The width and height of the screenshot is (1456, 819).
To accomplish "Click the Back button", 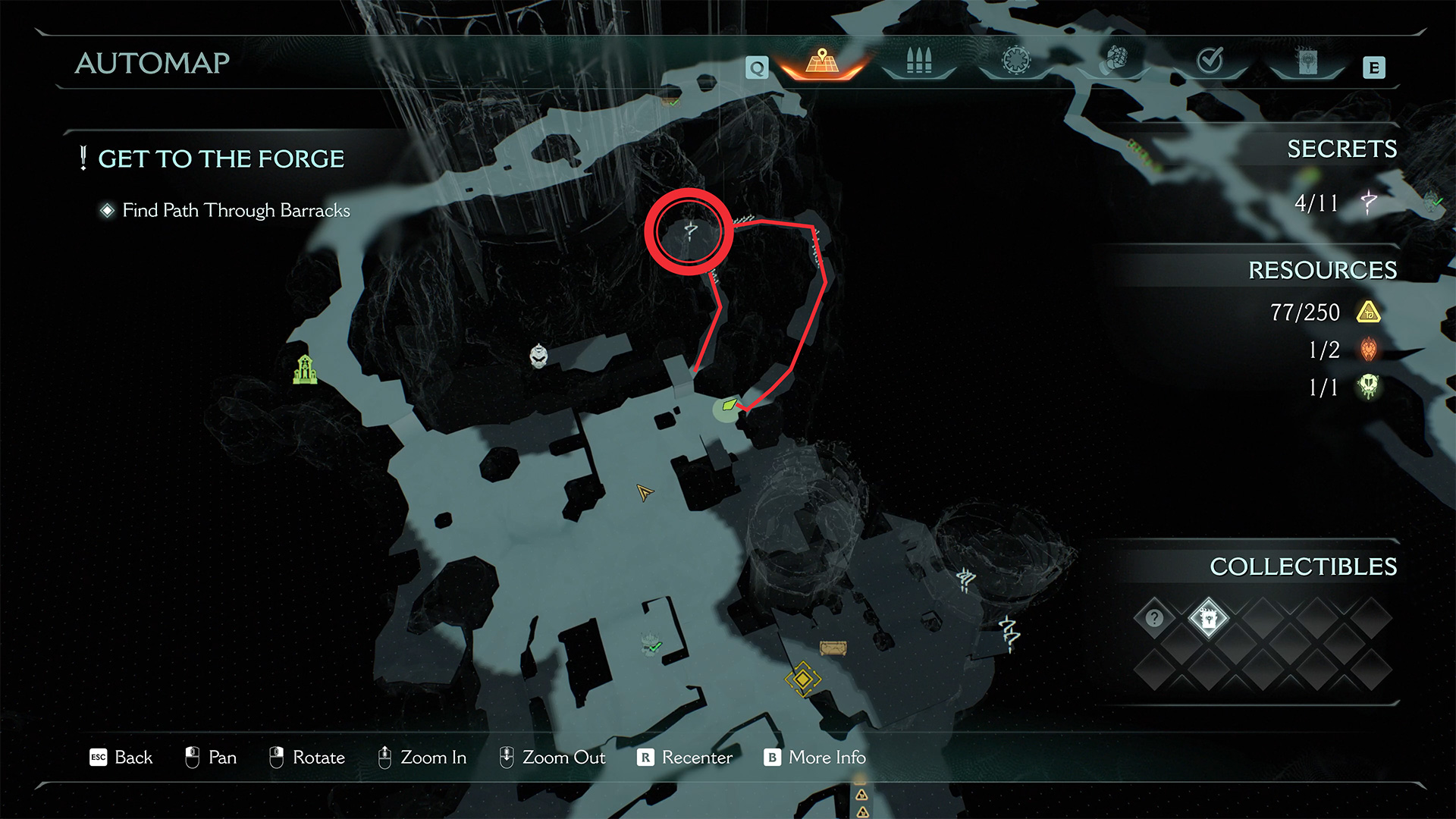I will (x=121, y=758).
